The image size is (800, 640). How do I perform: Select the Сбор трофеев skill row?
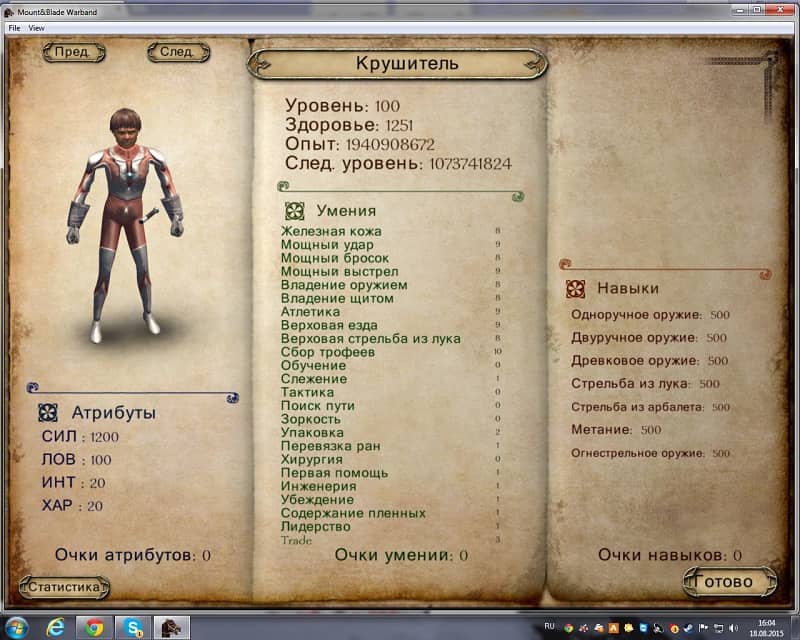click(x=328, y=352)
